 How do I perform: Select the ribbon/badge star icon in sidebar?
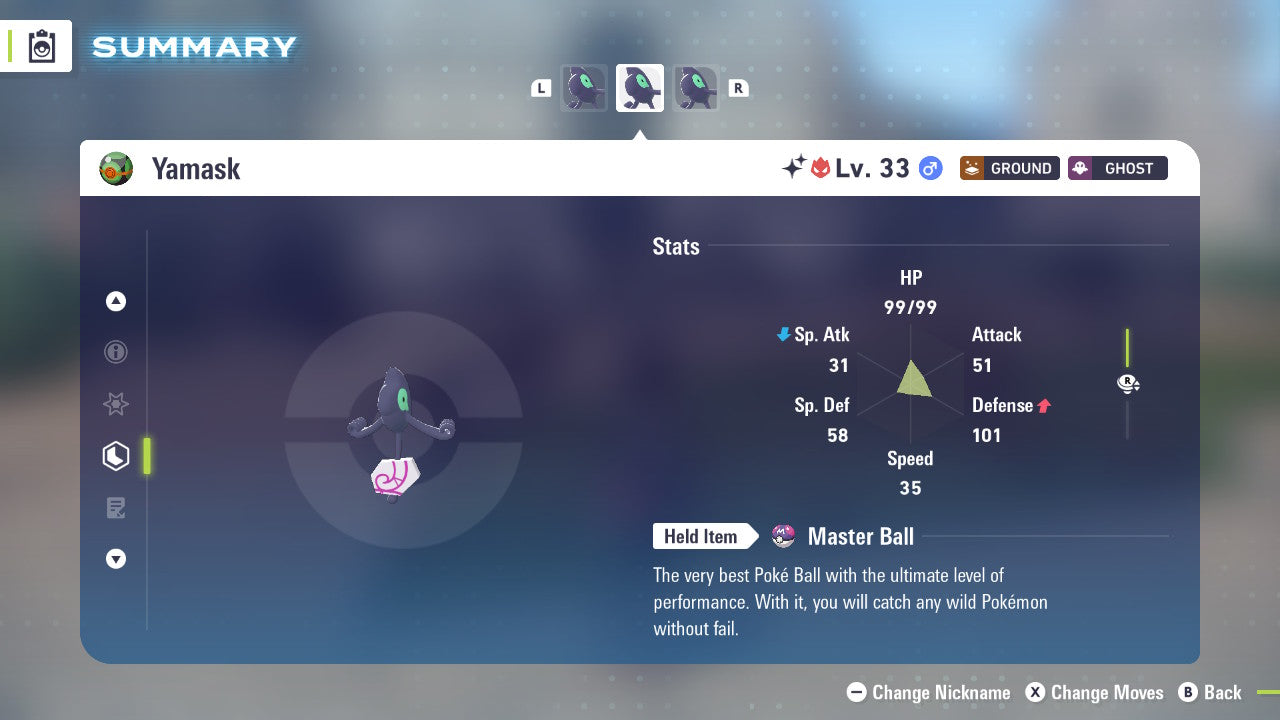click(x=115, y=404)
